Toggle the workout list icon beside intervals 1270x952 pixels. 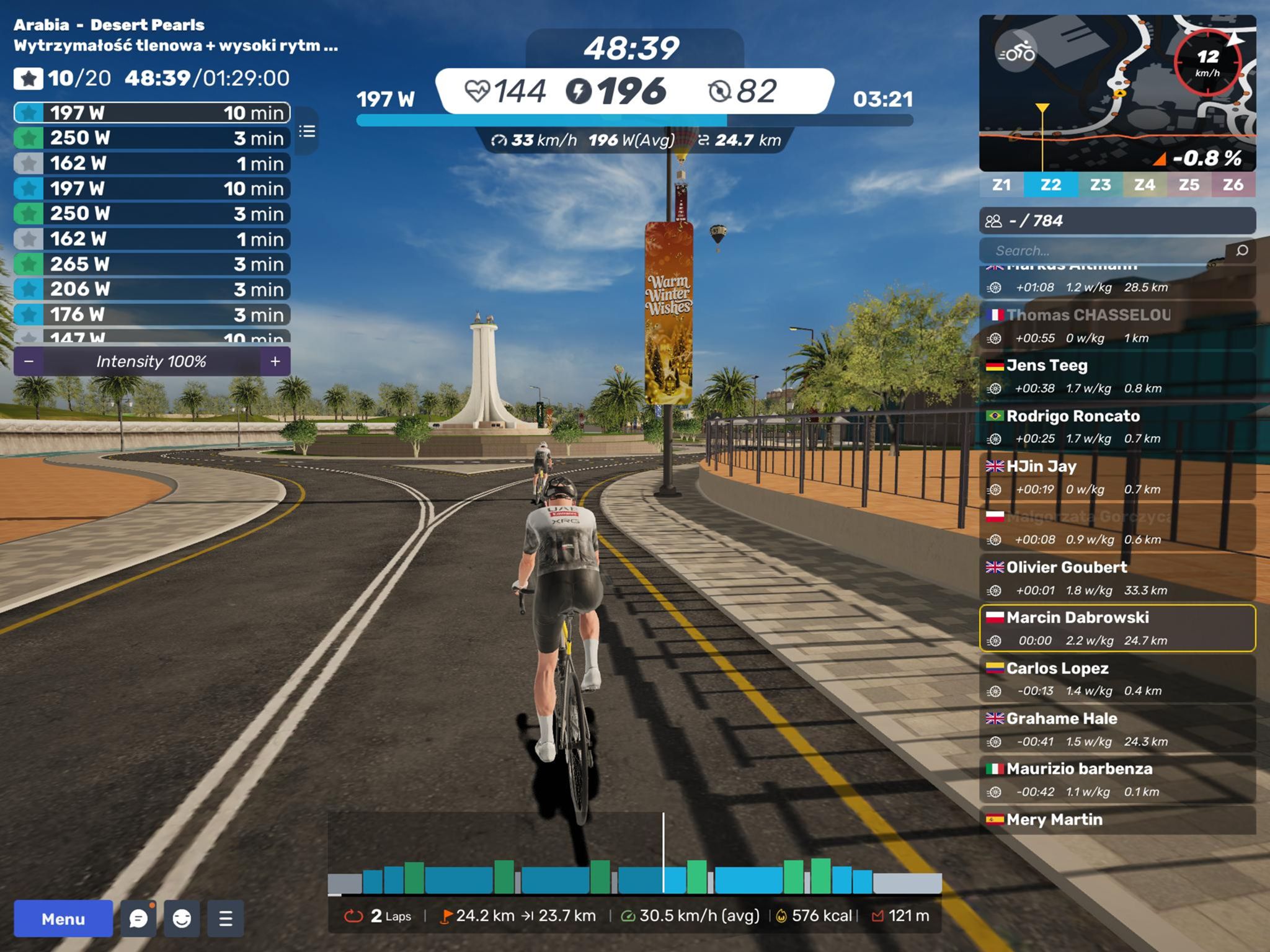307,131
